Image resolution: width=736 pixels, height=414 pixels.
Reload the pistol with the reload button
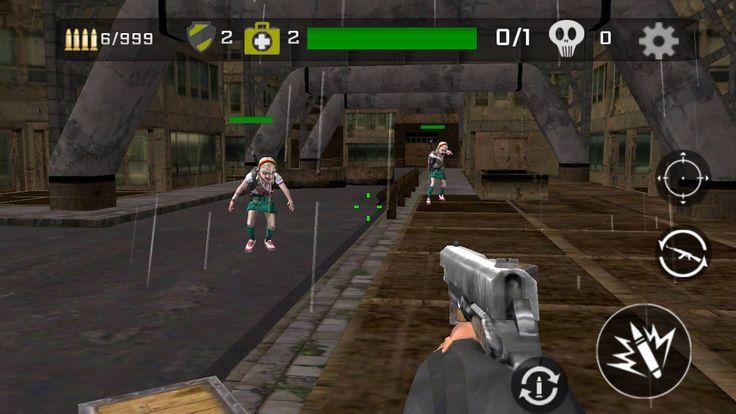pyautogui.click(x=539, y=384)
